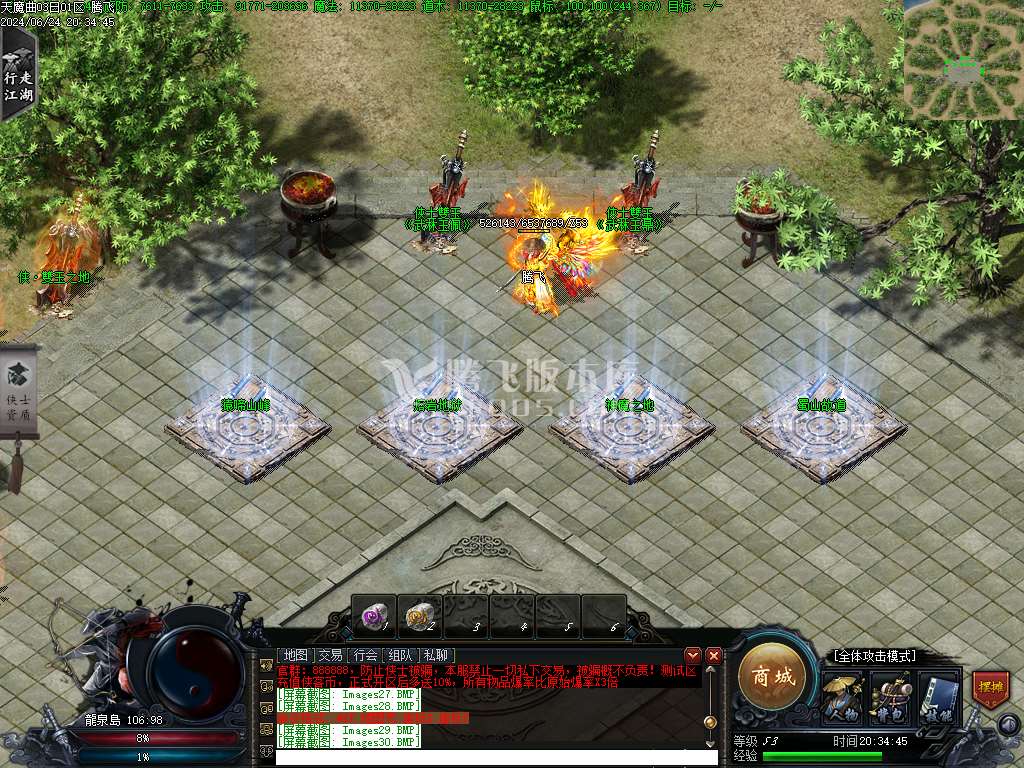Use the scroll item in hotbar slot 2

(420, 617)
